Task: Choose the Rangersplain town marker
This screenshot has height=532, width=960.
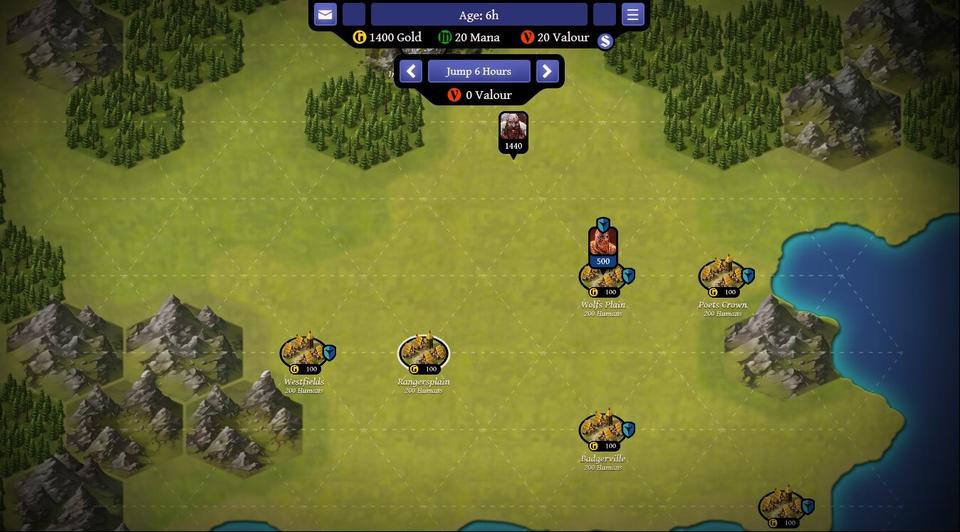Action: click(423, 352)
